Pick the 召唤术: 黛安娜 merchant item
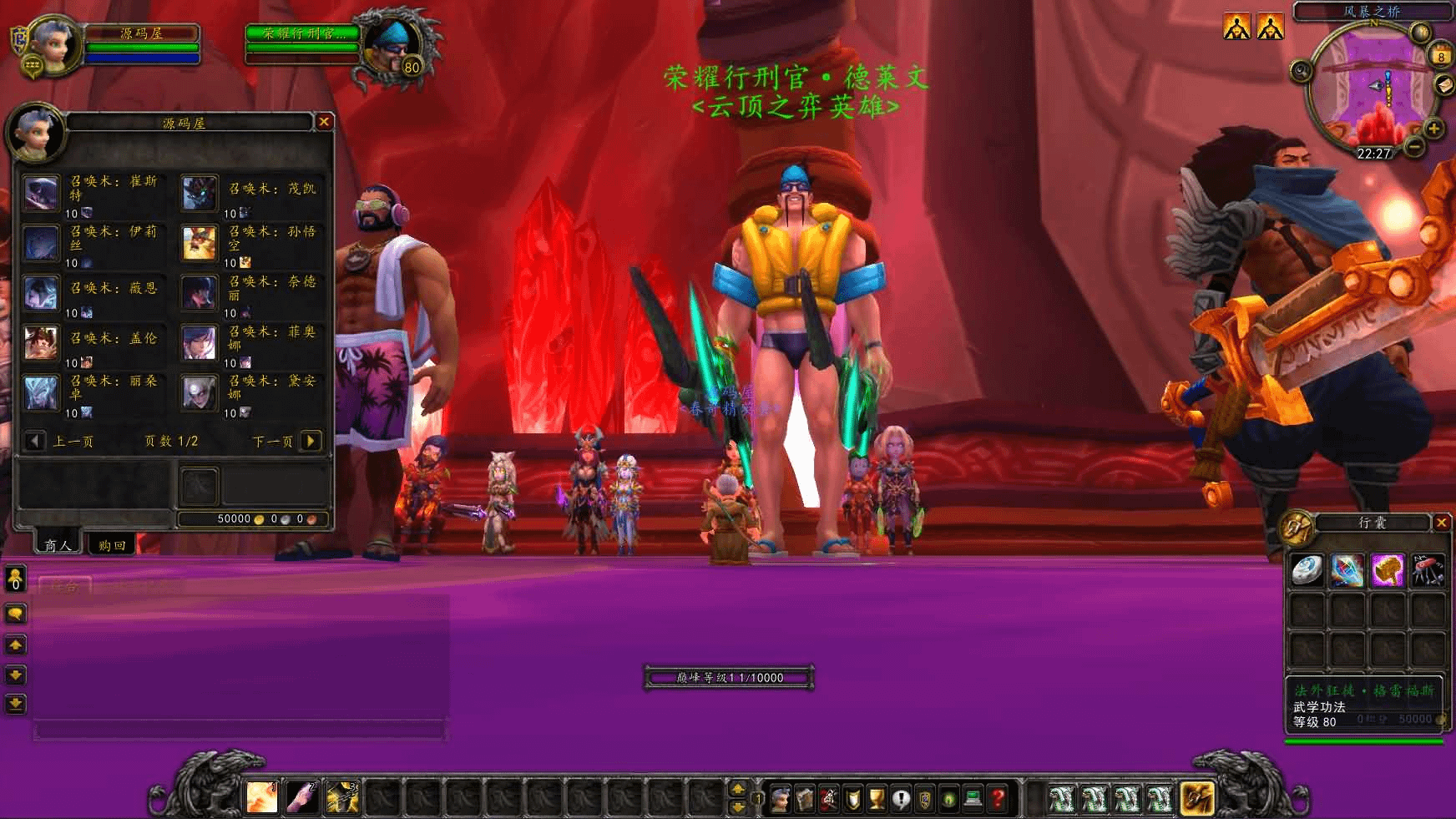 [200, 393]
